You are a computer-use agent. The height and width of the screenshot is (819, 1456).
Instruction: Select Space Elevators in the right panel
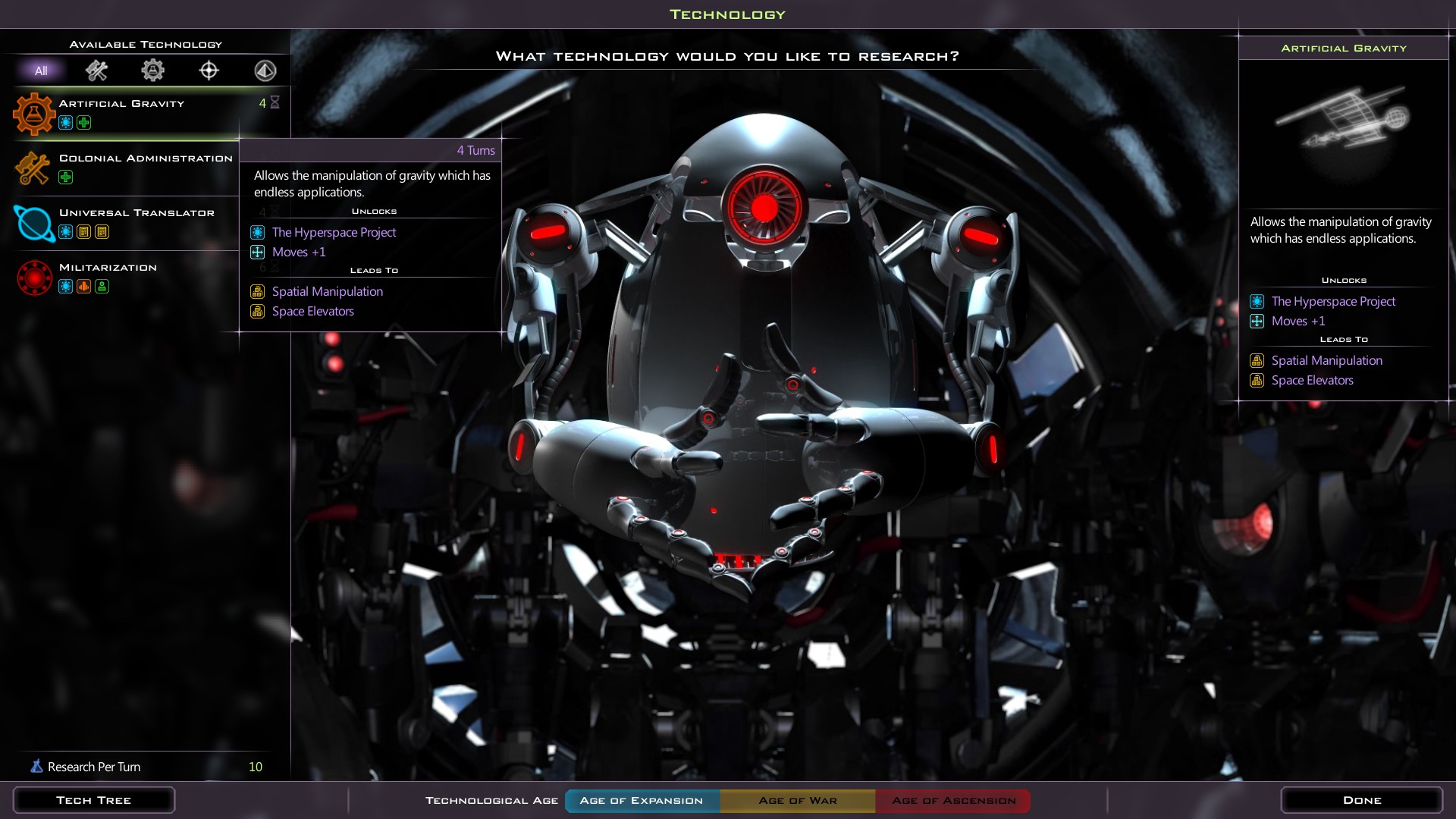click(1312, 380)
